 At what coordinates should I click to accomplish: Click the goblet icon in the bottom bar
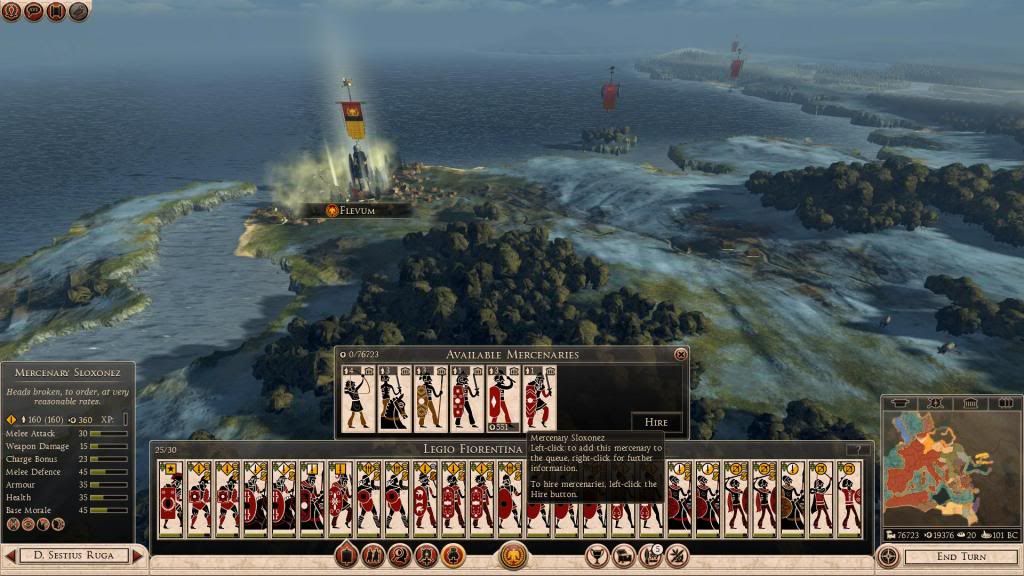point(598,554)
